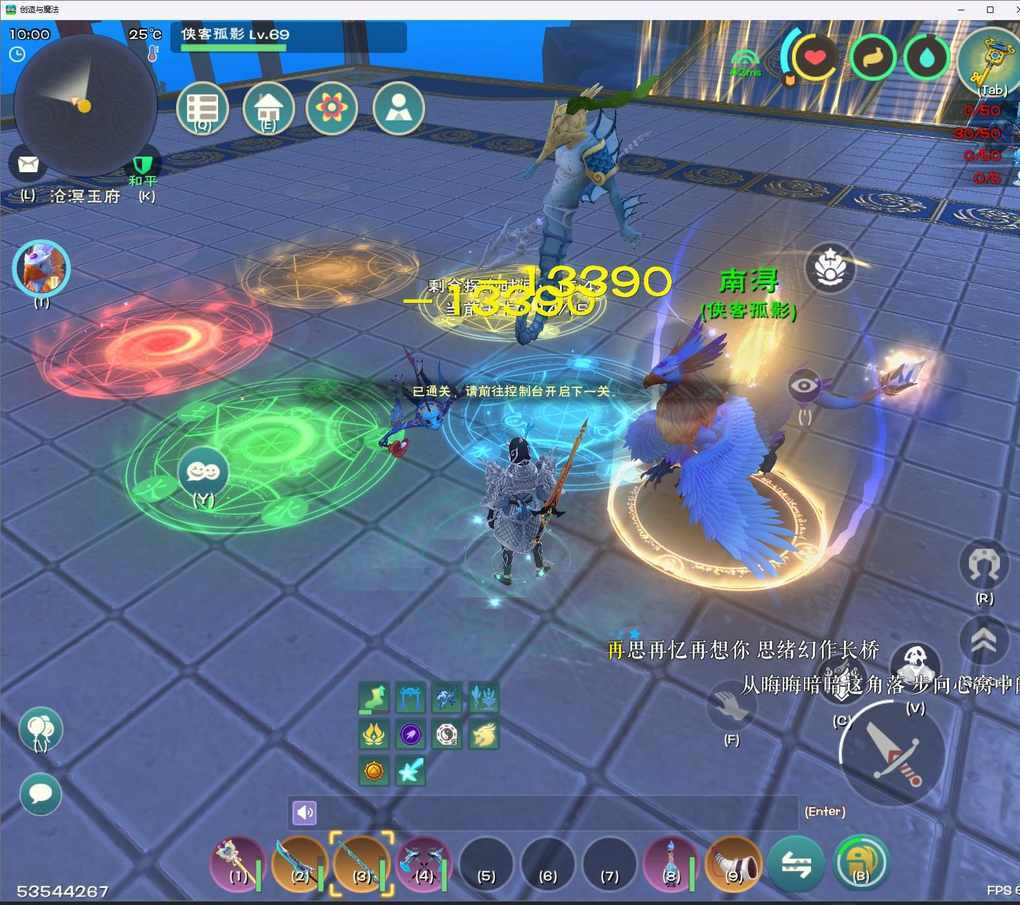Screen dimensions: 1020x905
Task: Open the green chat bubble button
Action: (41, 794)
